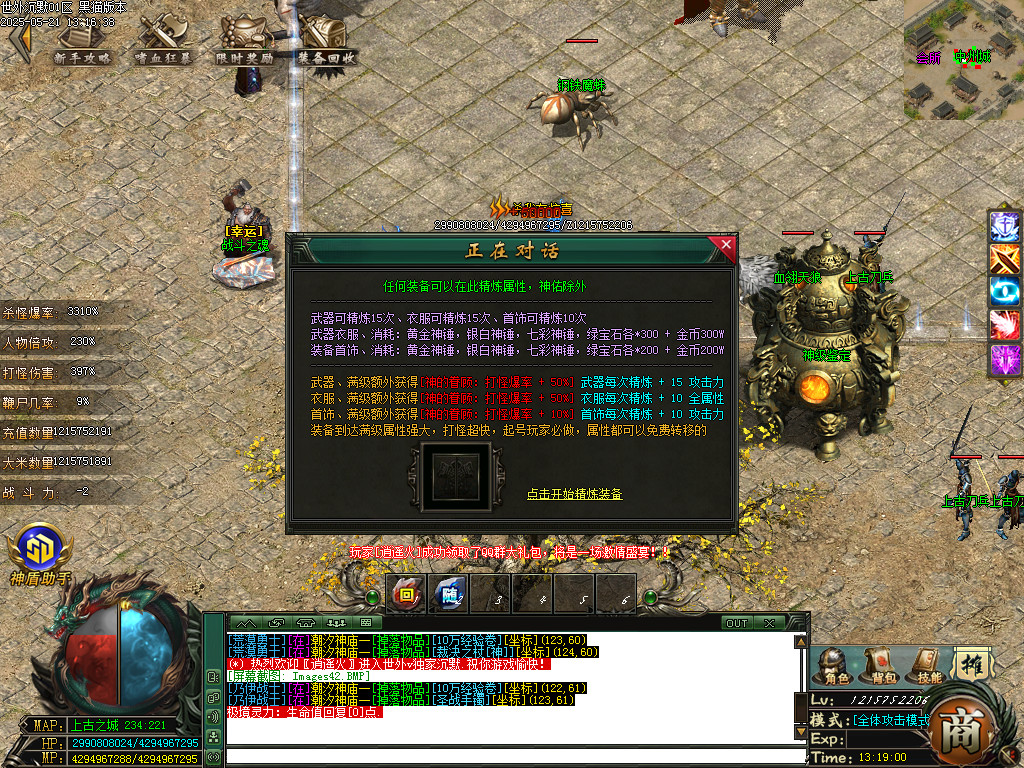Select the equipment refining slot in dialogue

(x=455, y=477)
